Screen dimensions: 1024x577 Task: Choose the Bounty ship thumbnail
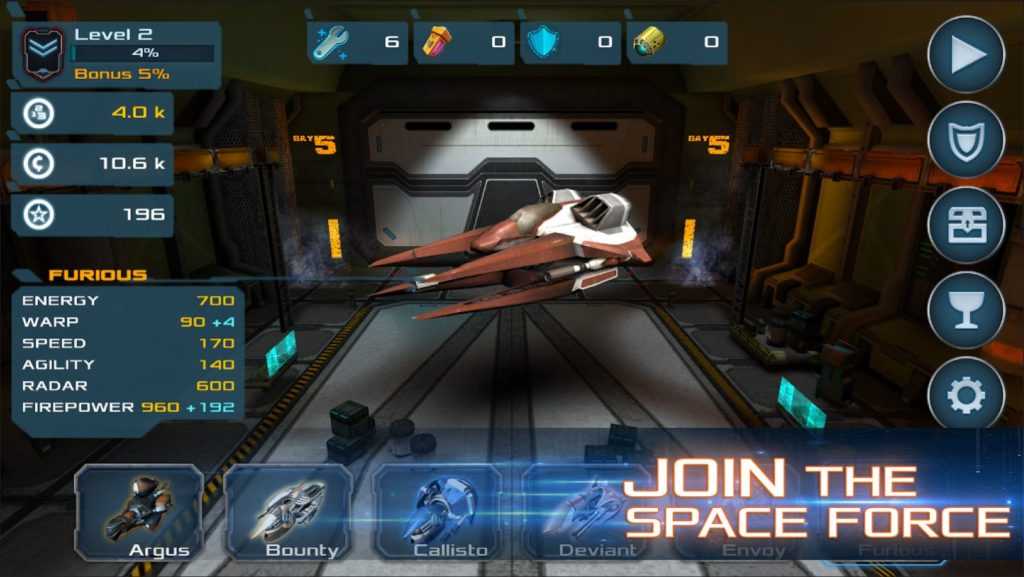pyautogui.click(x=288, y=512)
